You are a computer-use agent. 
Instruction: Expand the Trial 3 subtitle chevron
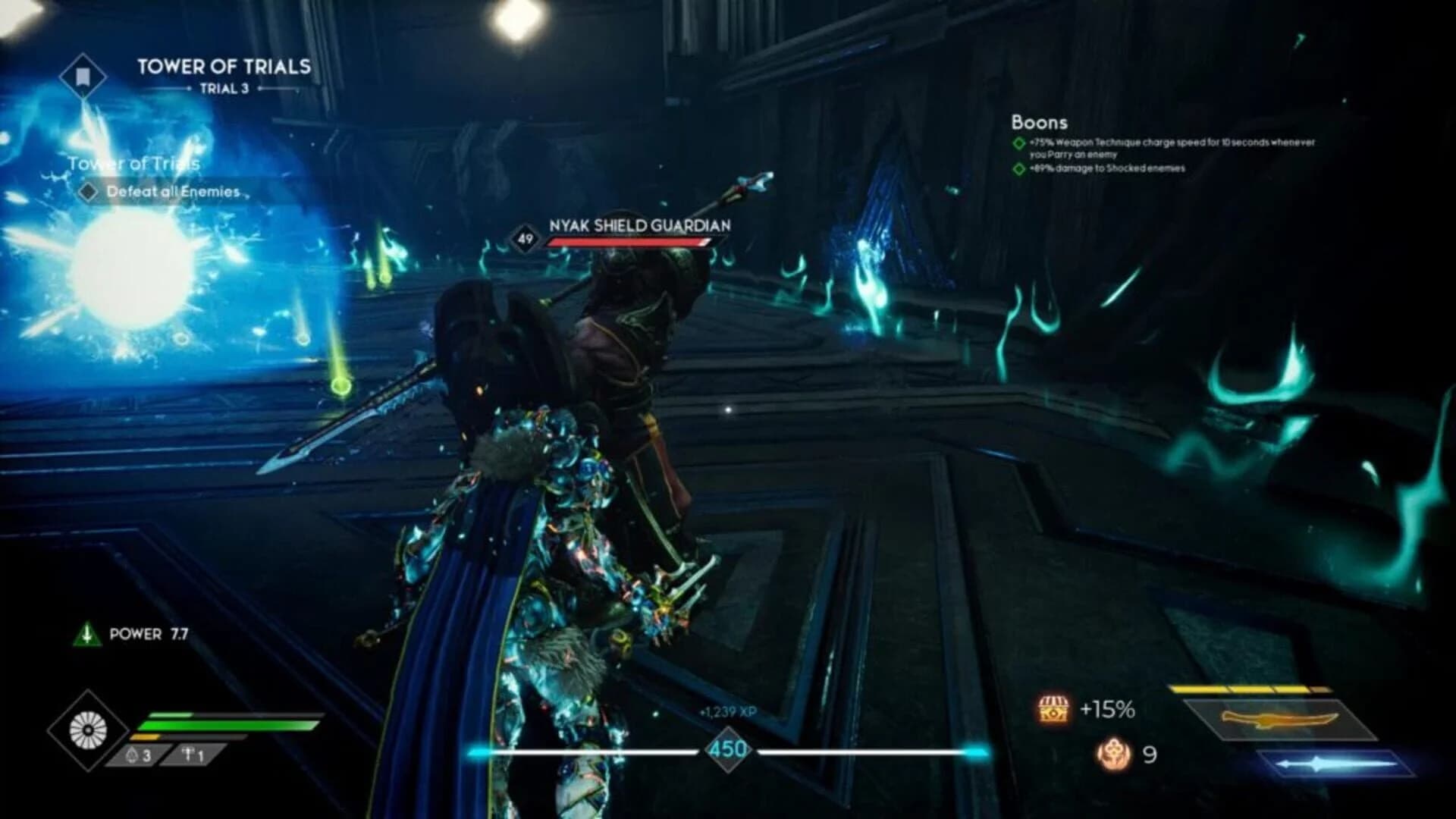click(x=226, y=88)
